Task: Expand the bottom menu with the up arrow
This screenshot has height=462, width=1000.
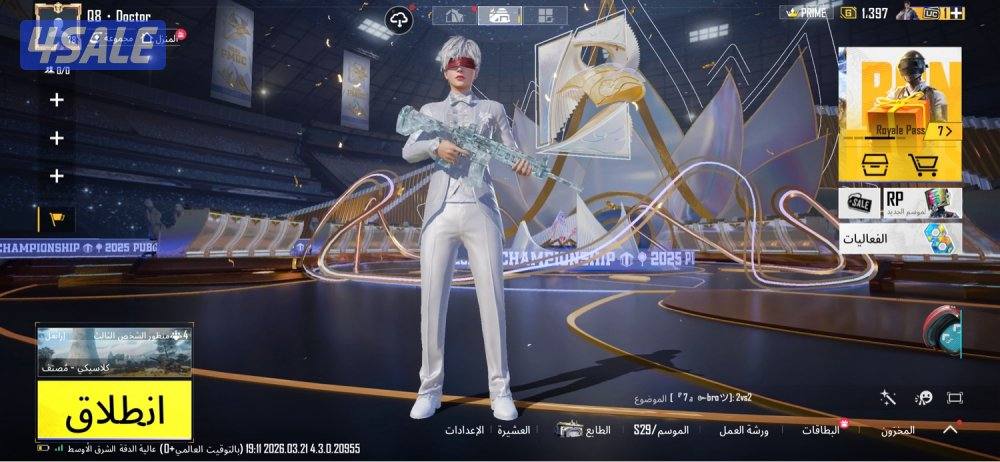Action: pos(950,429)
